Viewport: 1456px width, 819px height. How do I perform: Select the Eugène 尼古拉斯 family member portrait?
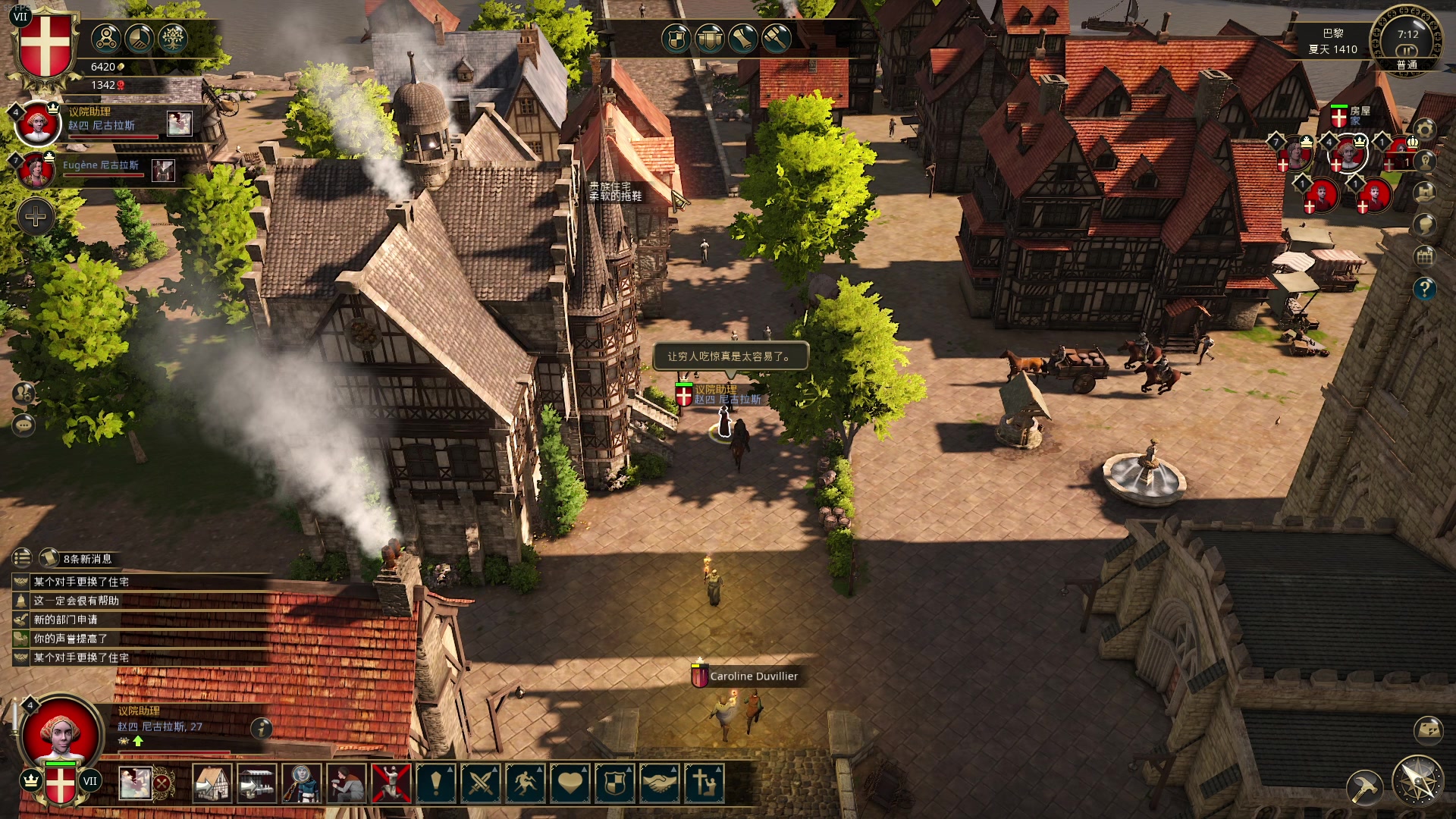click(x=36, y=168)
